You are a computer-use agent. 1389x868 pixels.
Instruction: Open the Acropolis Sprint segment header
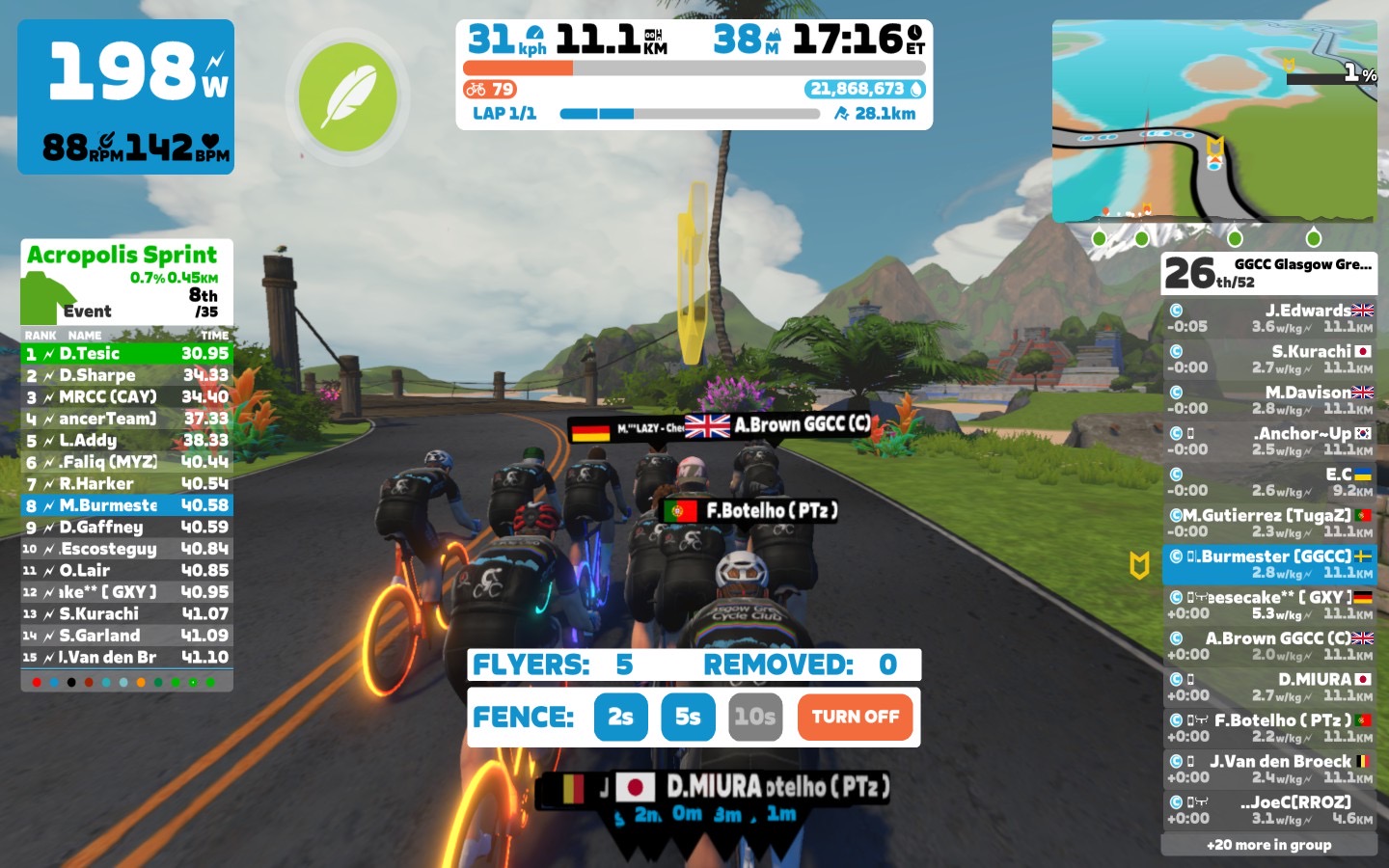click(126, 281)
